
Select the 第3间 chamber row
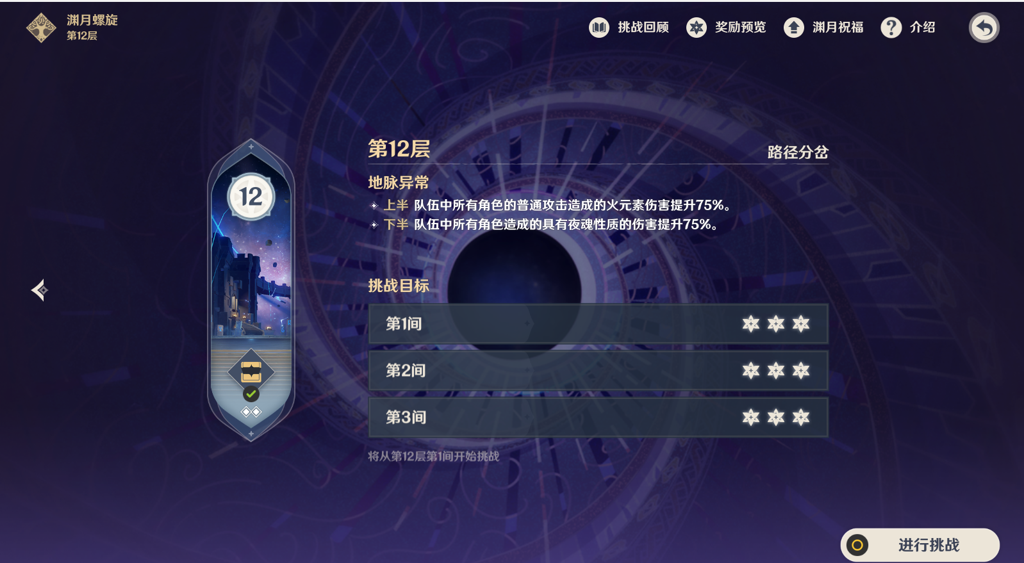coord(598,417)
